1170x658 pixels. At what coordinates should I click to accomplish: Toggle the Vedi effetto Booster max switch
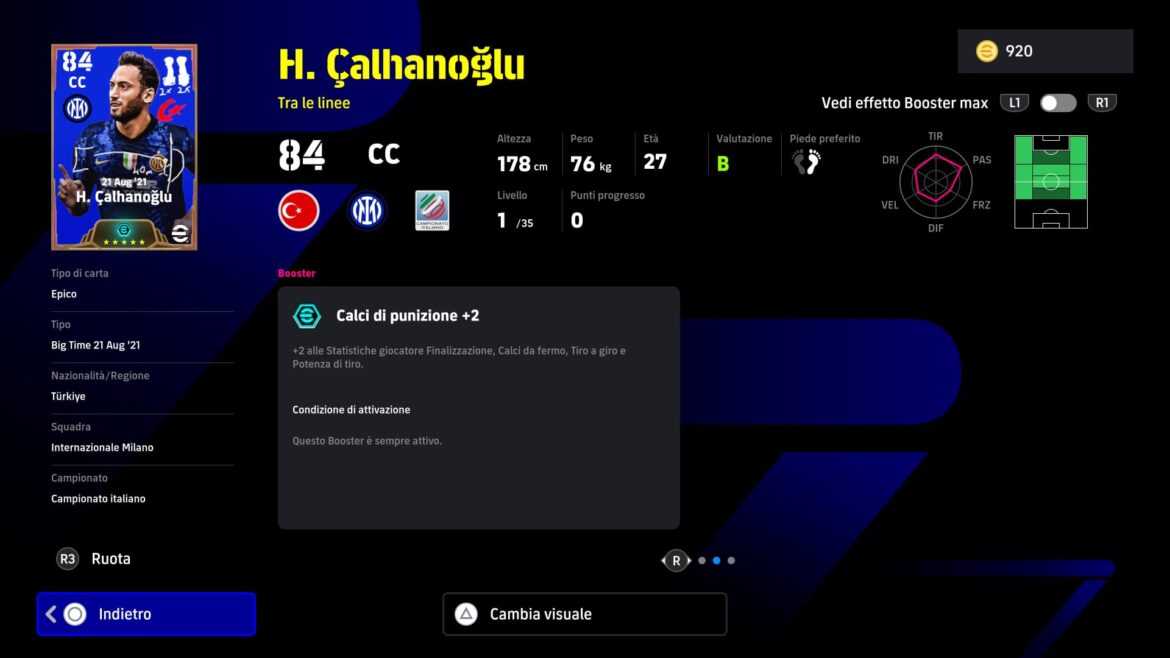pos(1057,103)
